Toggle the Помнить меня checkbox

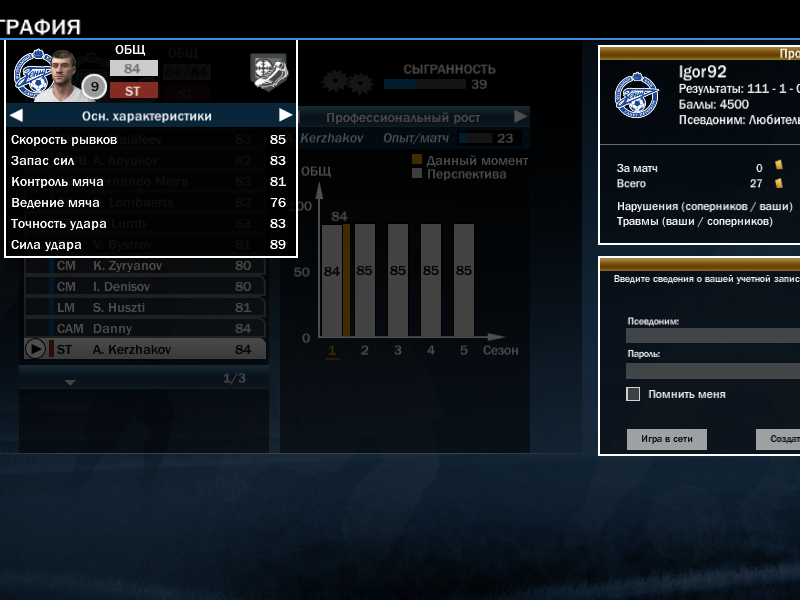point(633,394)
